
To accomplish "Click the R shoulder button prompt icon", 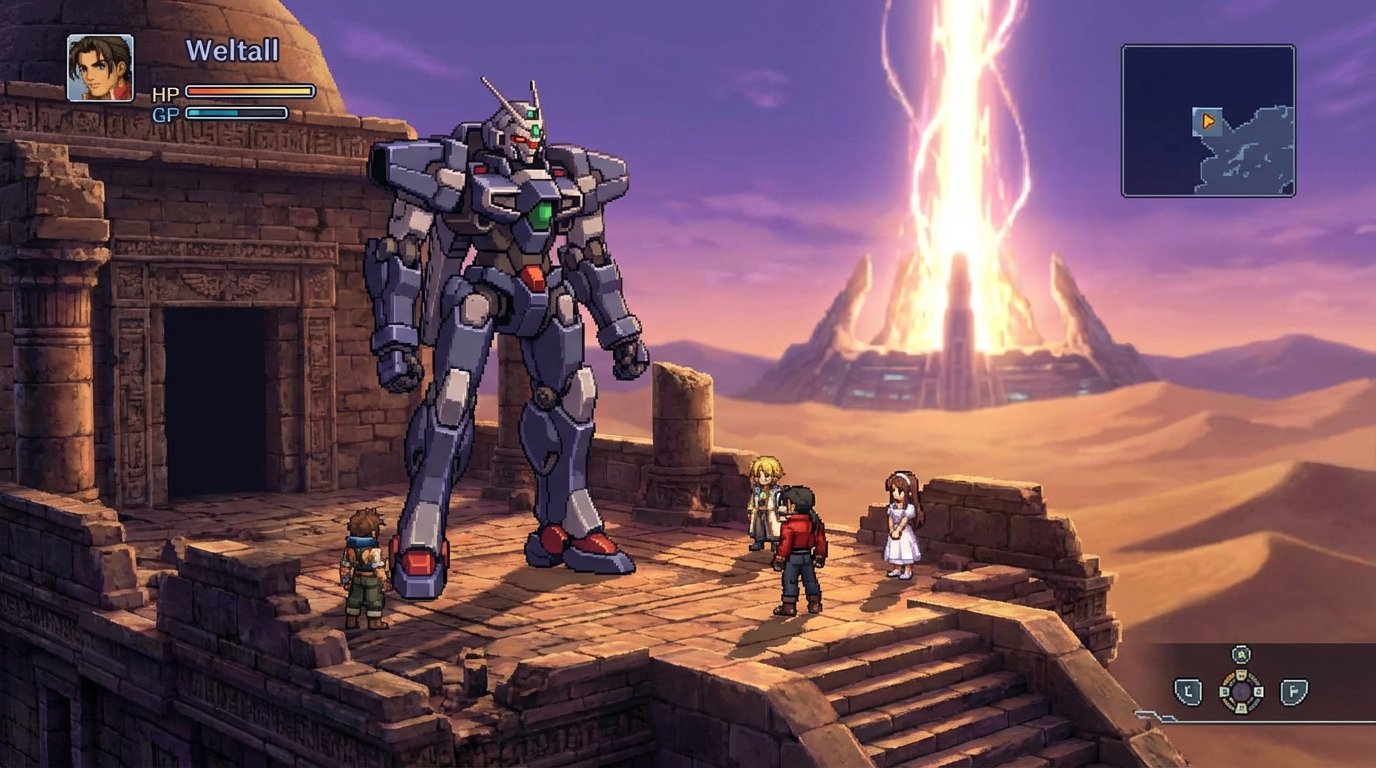I will pos(1294,691).
